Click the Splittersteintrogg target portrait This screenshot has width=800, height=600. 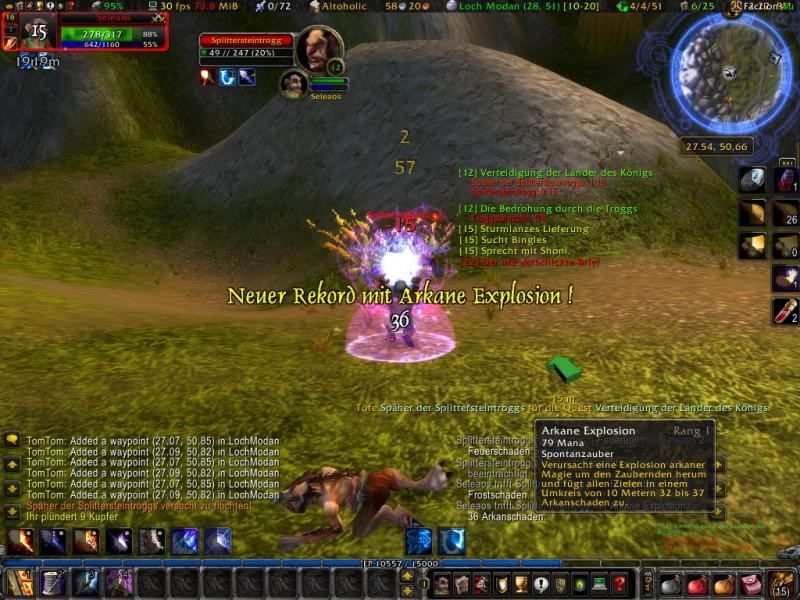click(320, 50)
